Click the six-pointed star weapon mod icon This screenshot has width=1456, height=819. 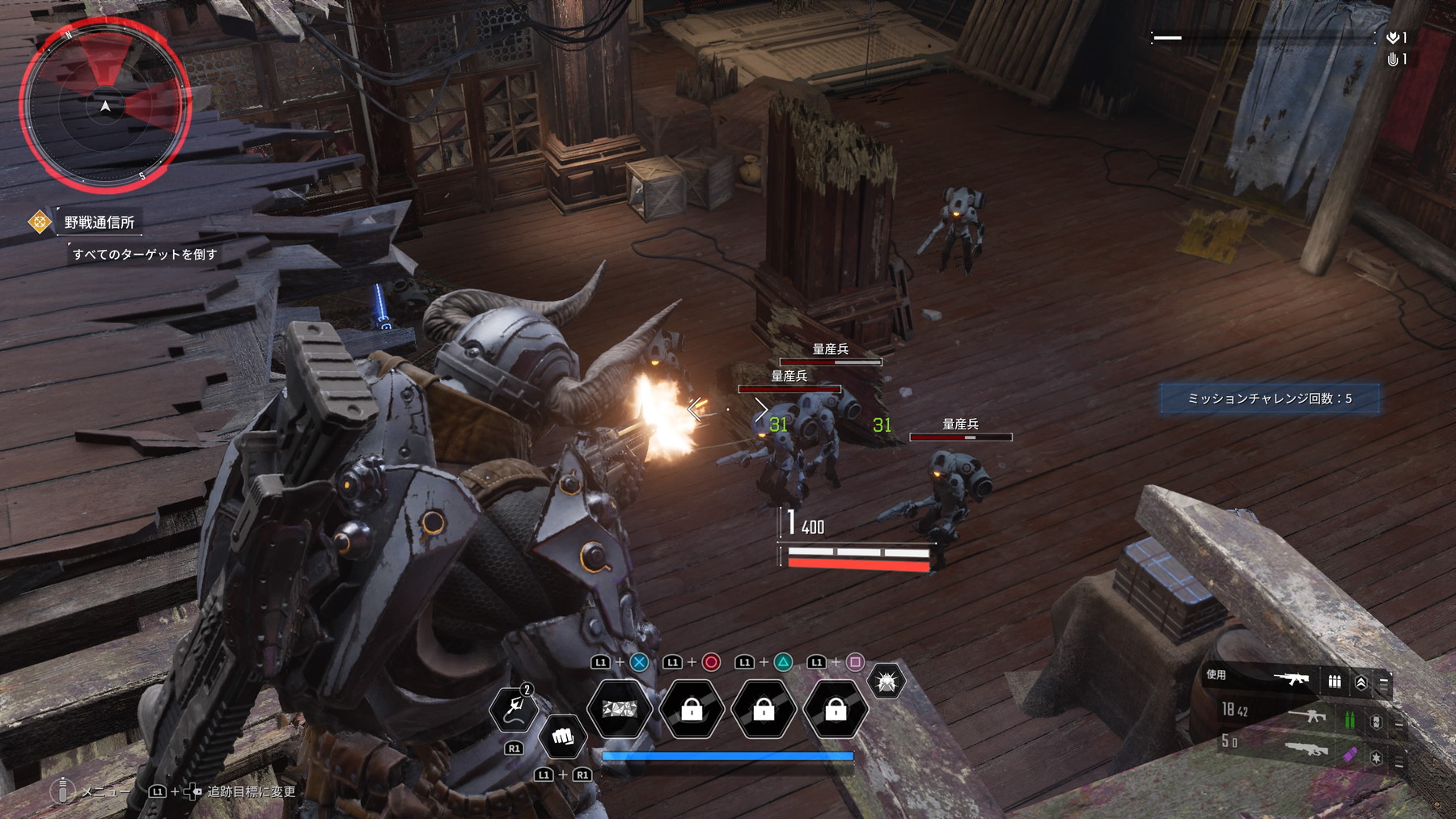1376,758
